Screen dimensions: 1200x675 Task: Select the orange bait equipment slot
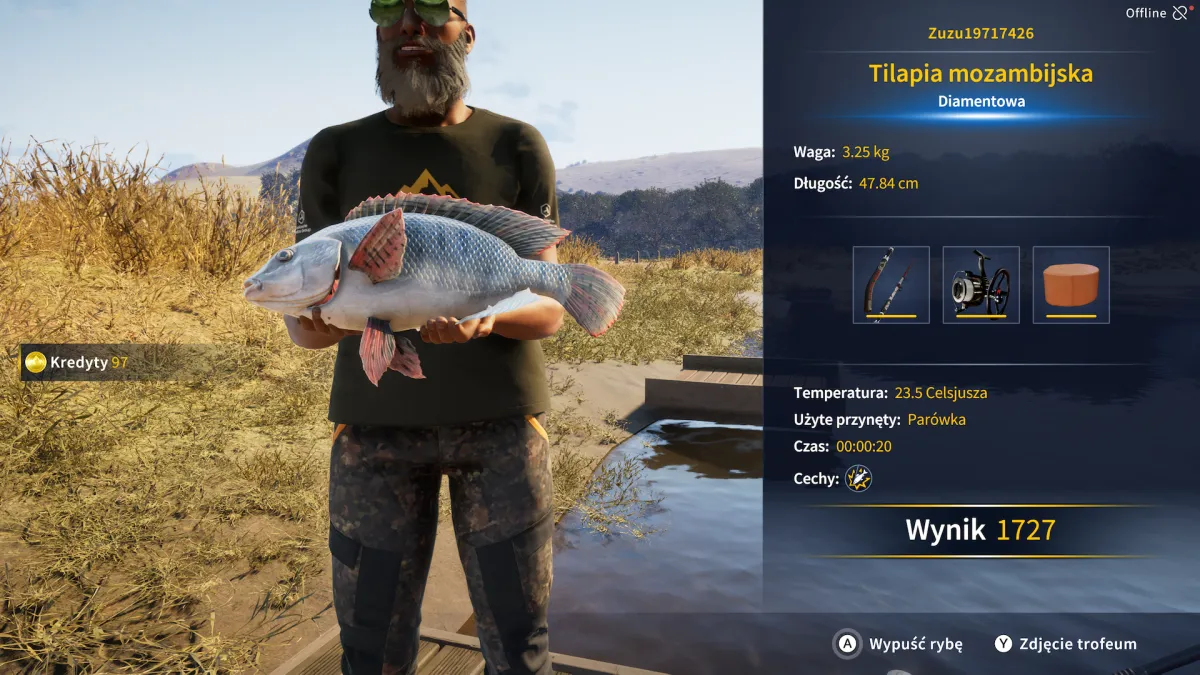[1071, 285]
